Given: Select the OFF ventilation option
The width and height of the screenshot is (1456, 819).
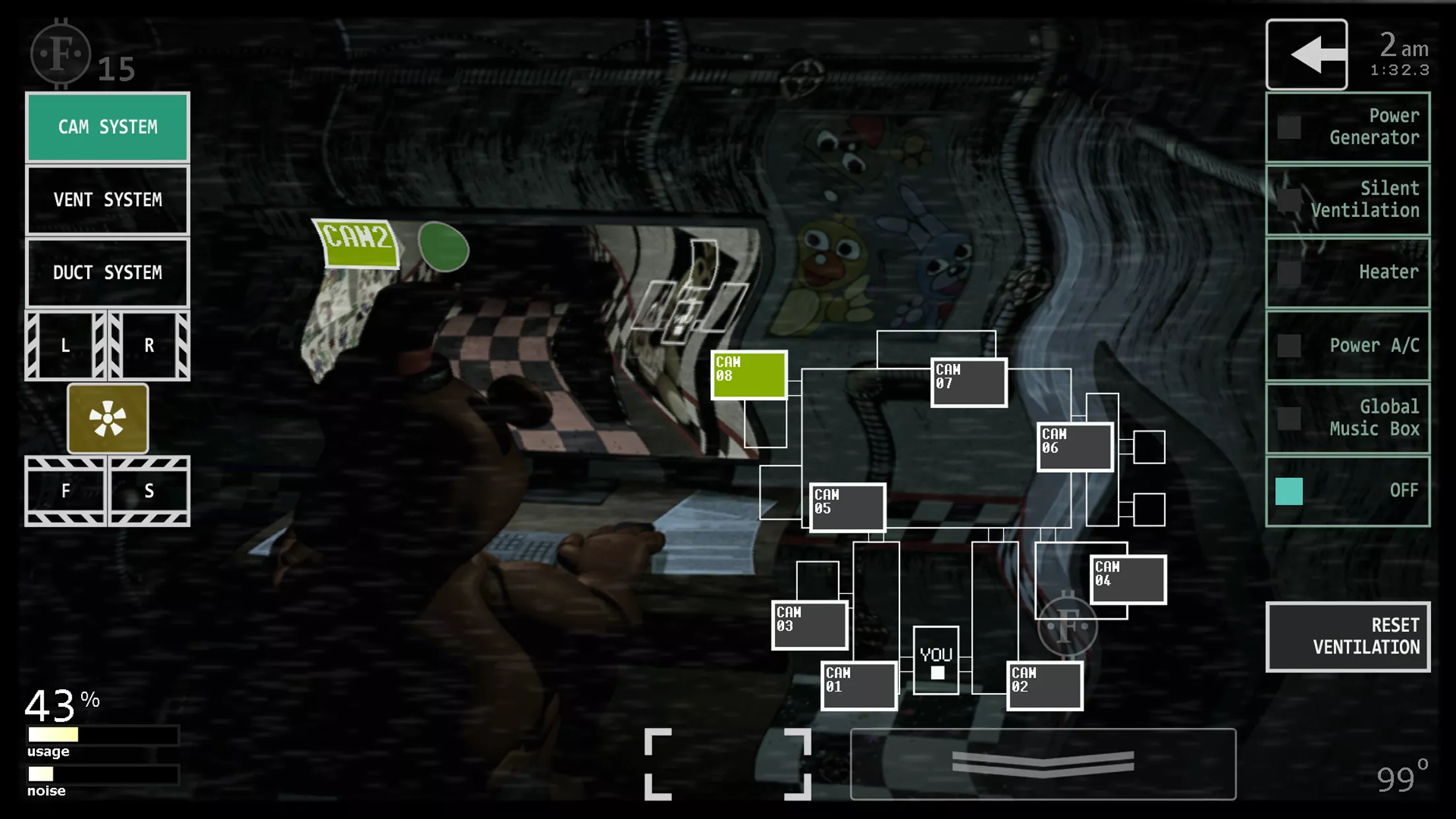Looking at the screenshot, I should 1348,490.
